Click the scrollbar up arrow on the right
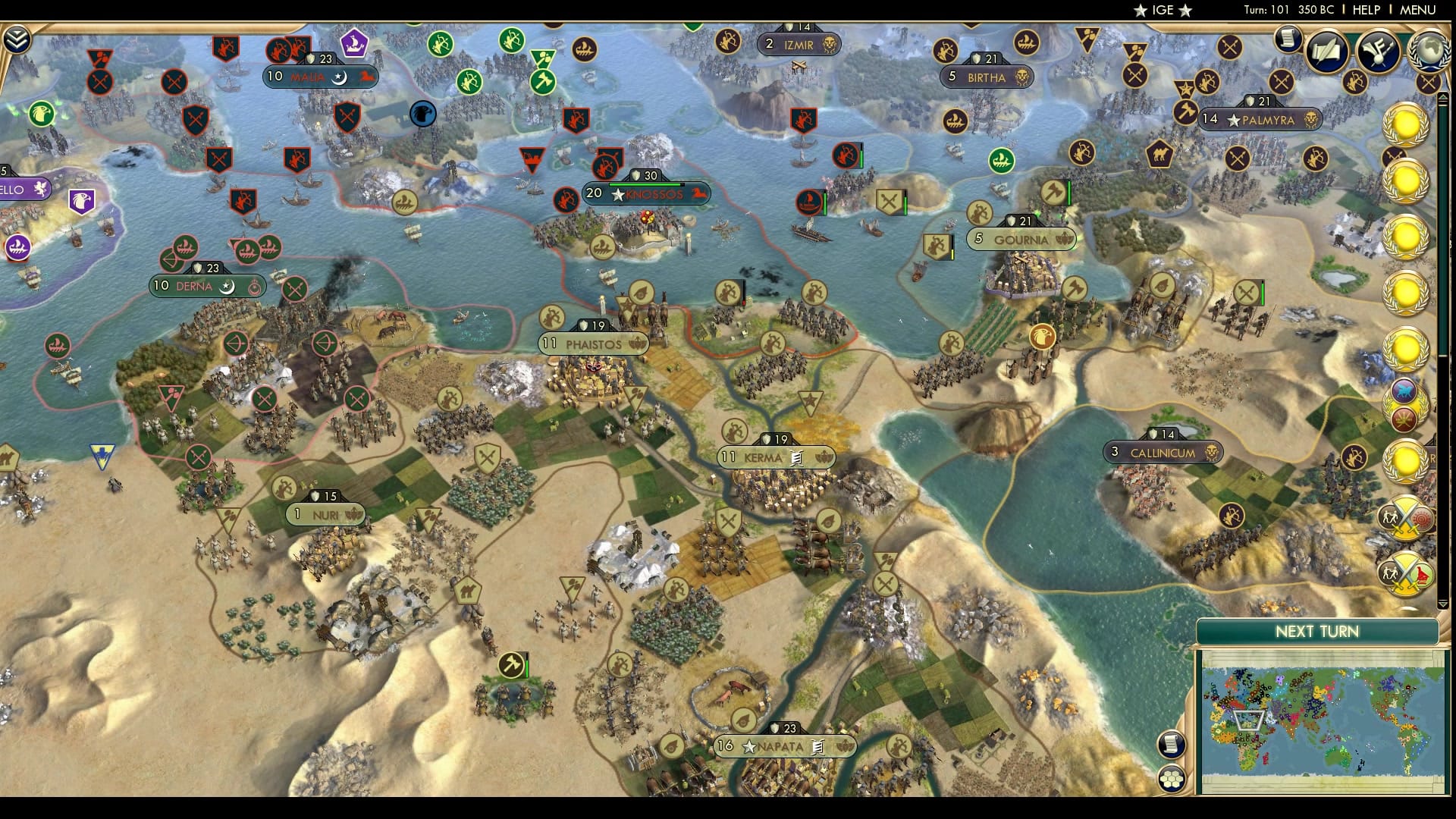 click(x=1442, y=97)
